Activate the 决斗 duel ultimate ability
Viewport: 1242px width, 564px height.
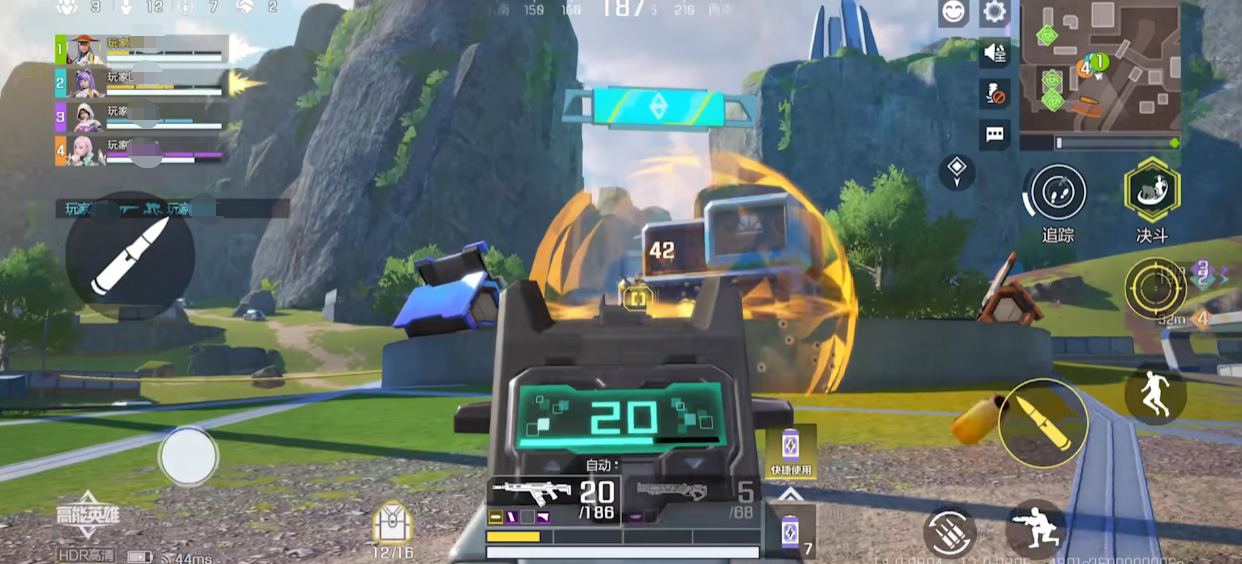click(x=1151, y=190)
